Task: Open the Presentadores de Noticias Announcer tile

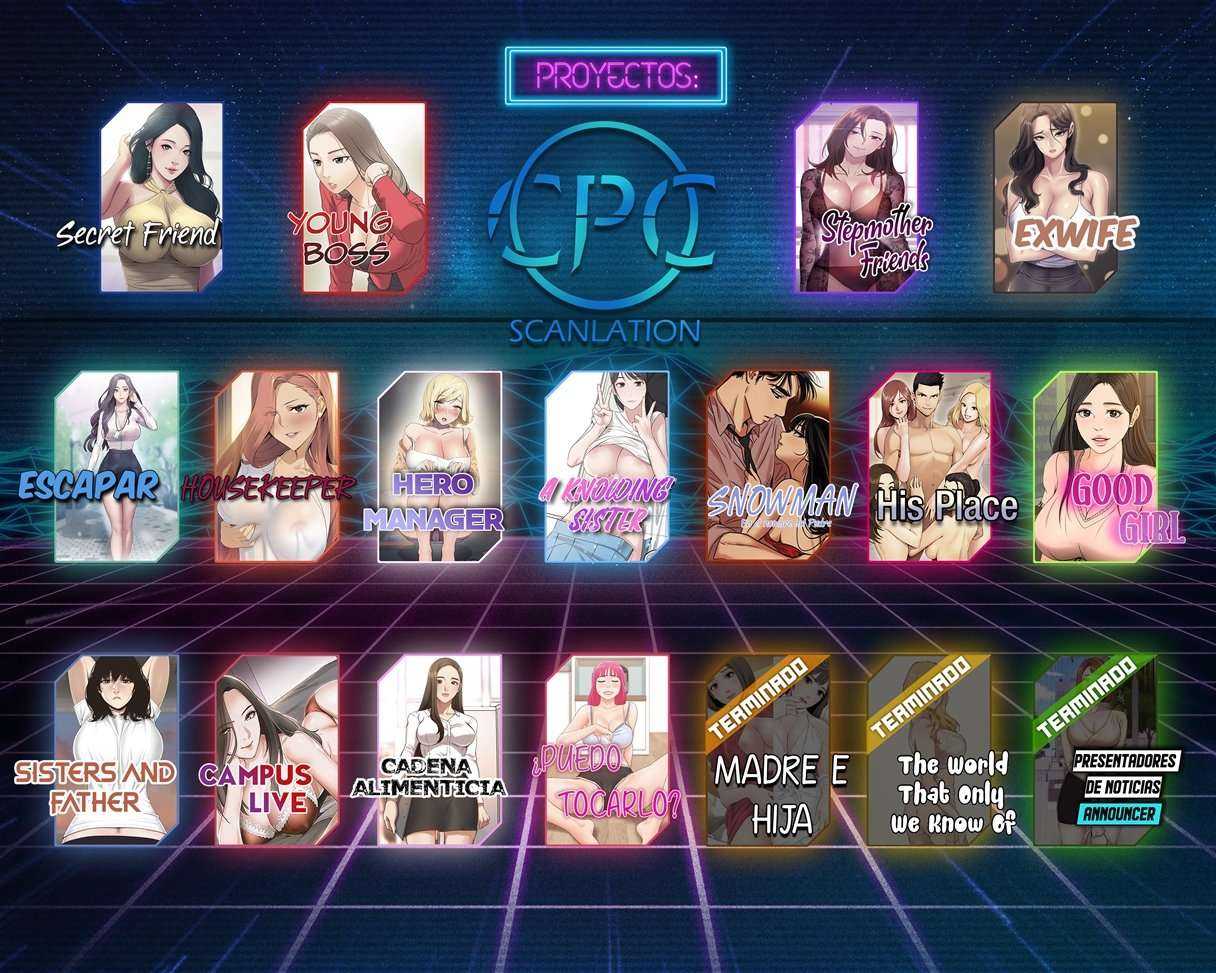Action: 1095,749
